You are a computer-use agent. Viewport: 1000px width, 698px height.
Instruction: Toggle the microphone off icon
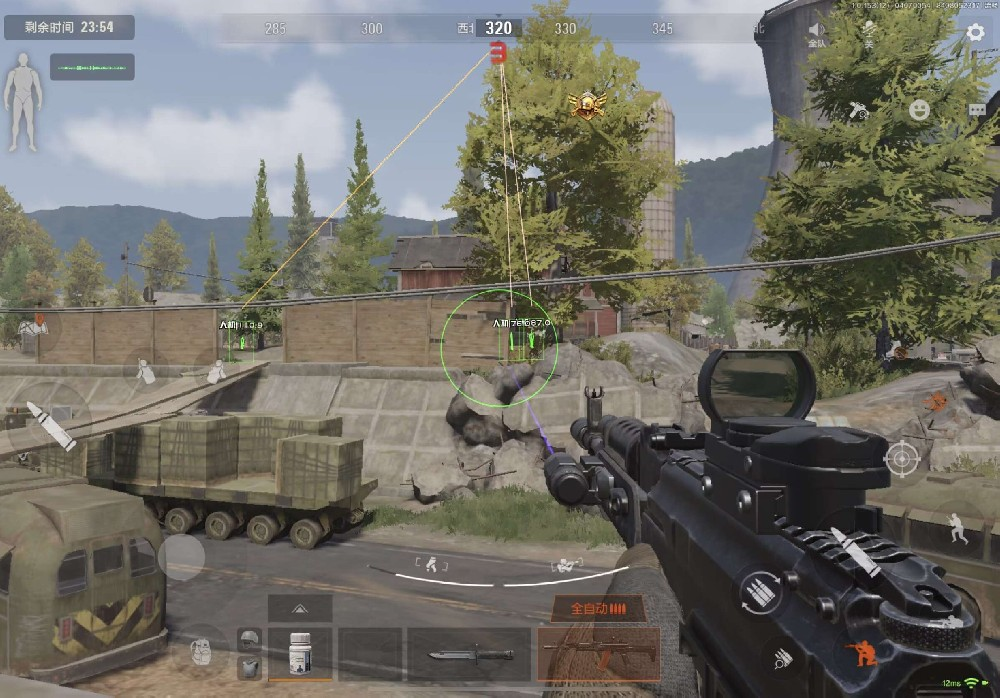(868, 33)
